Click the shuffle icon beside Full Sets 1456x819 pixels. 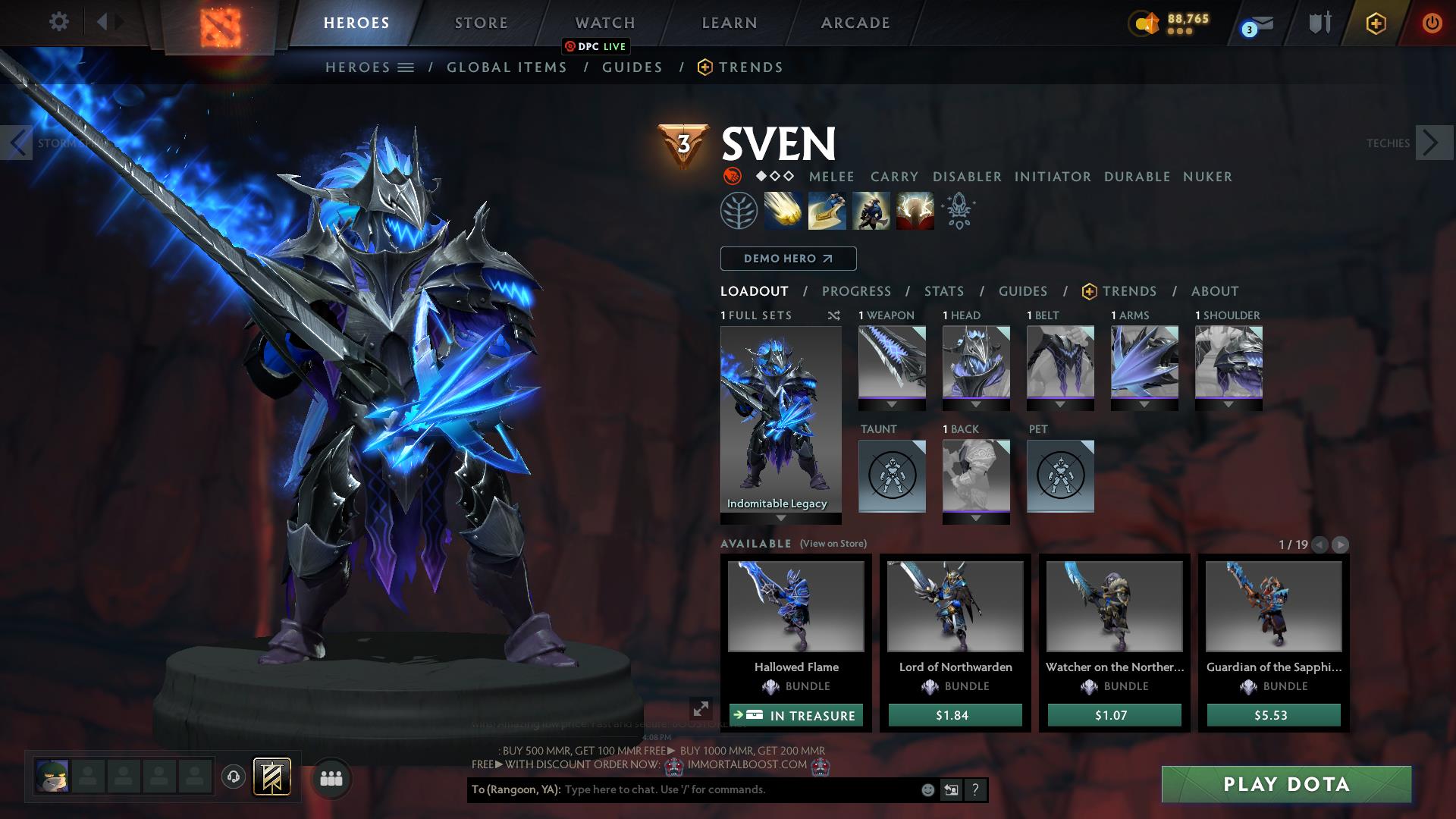point(835,315)
